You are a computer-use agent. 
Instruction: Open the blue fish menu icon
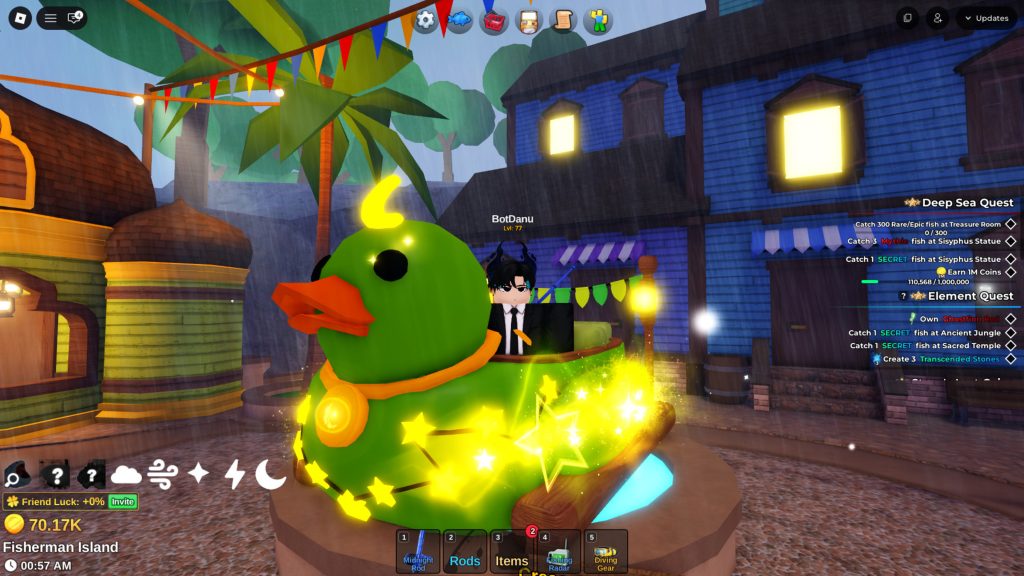coord(459,20)
